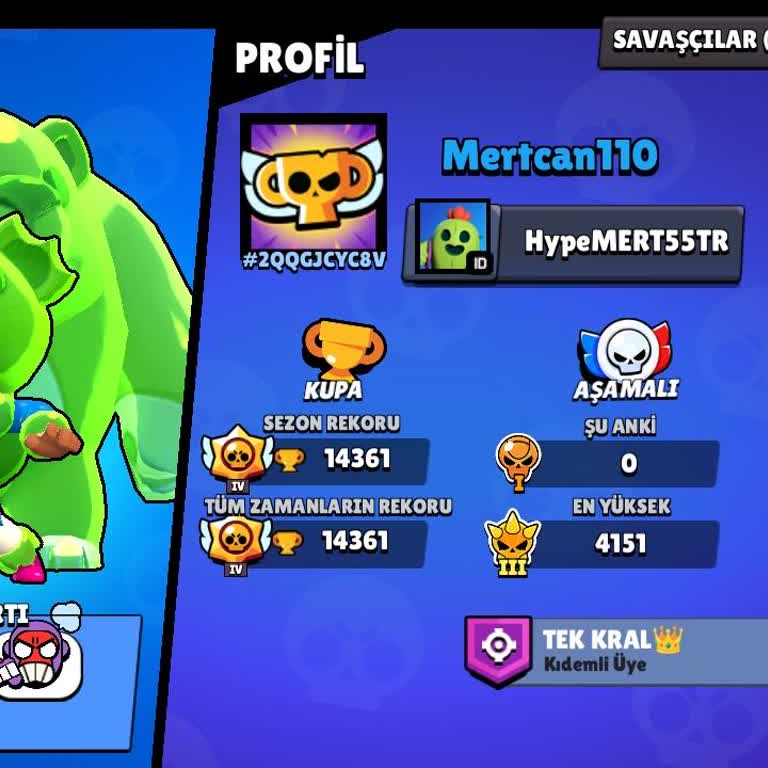Tap the angry face emote pin

pyautogui.click(x=40, y=662)
